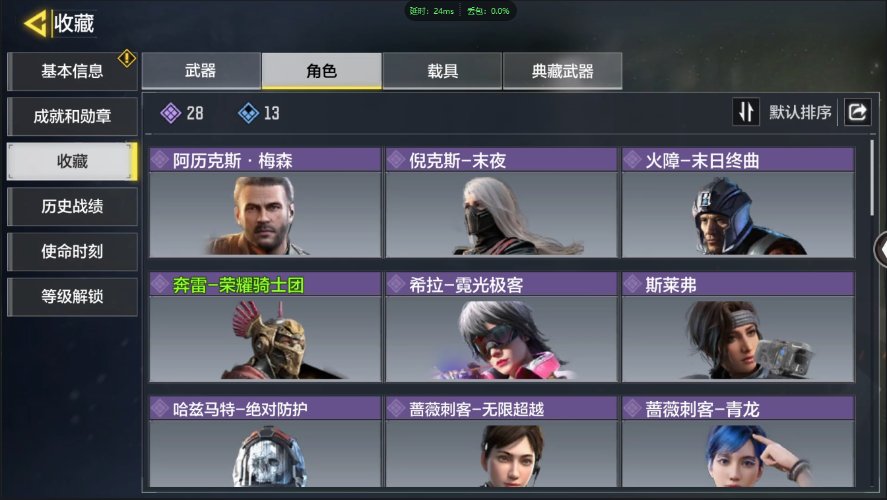Pick the 火障-末日终曲 character card
Screen dimensions: 887x500
click(x=738, y=202)
